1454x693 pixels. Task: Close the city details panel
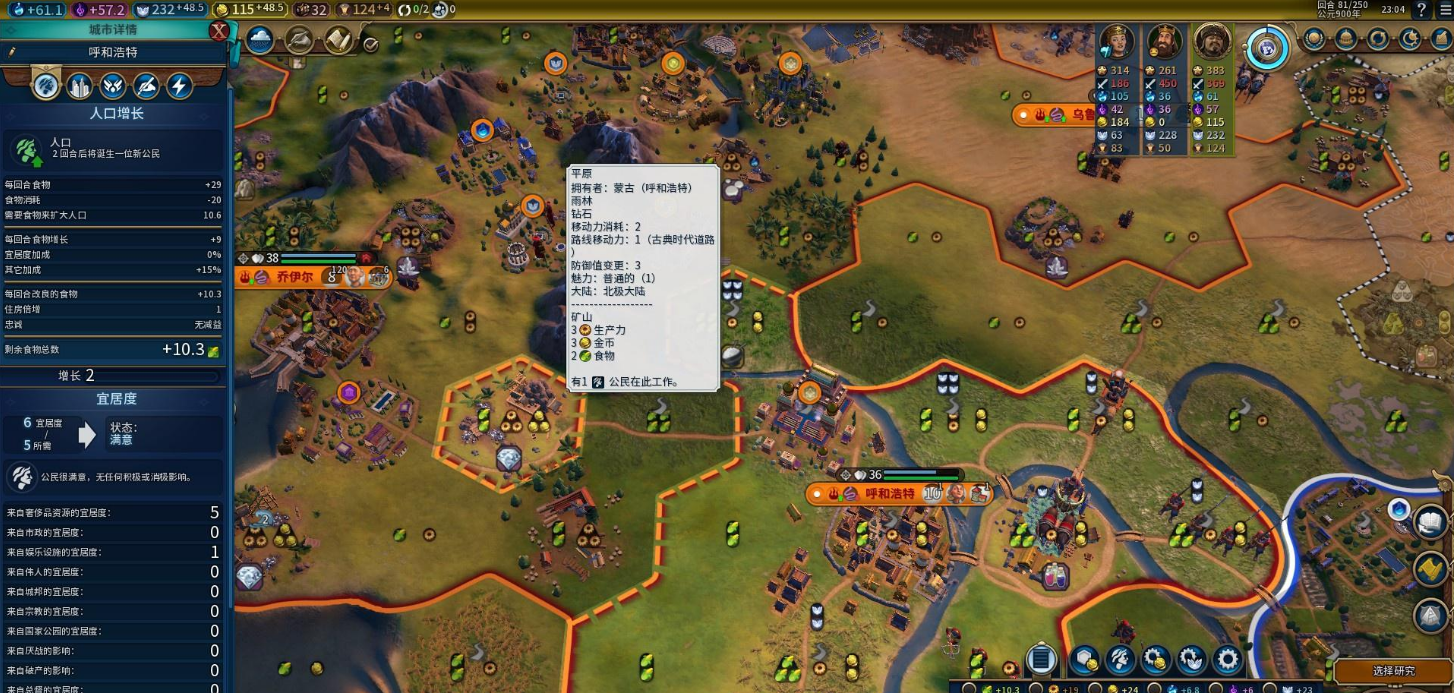tap(219, 31)
